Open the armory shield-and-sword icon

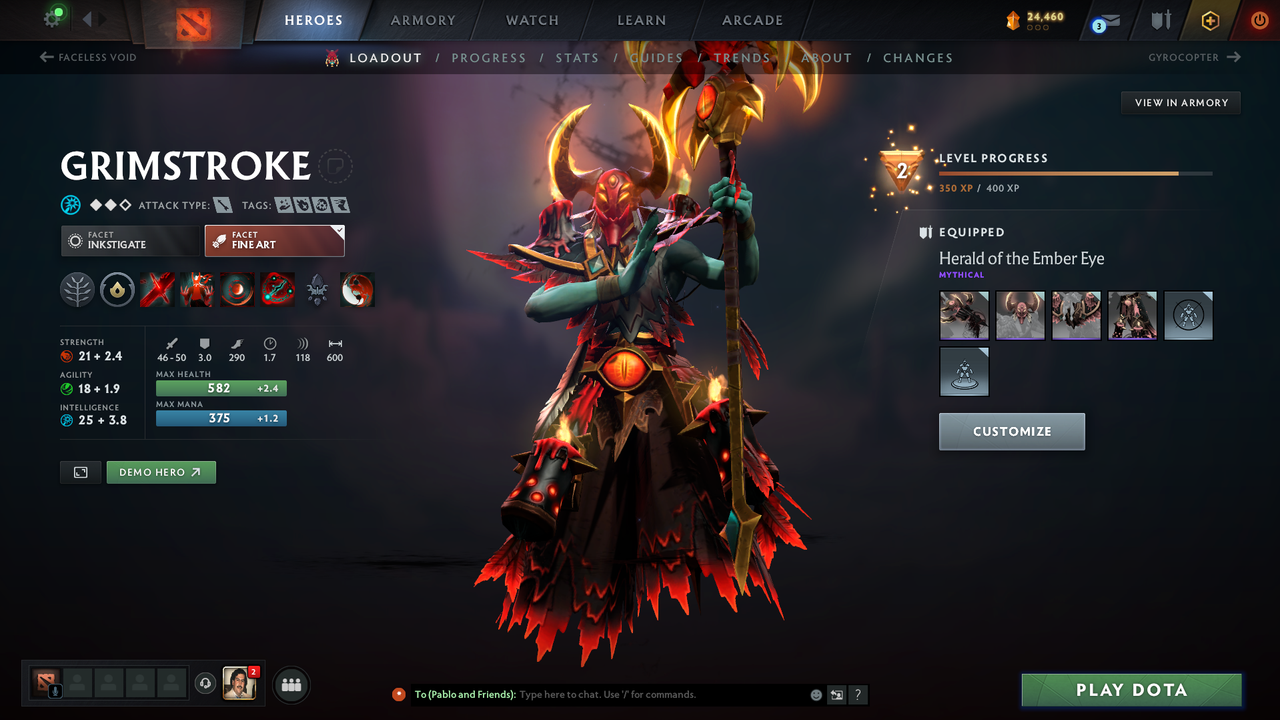pyautogui.click(x=1160, y=20)
